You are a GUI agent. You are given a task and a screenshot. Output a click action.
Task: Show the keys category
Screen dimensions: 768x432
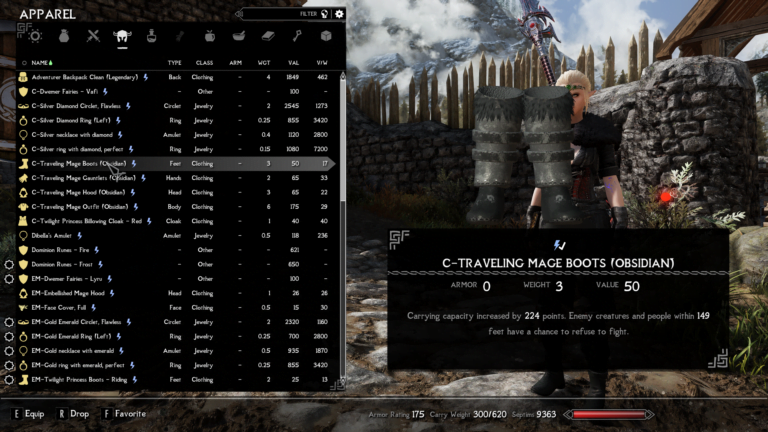(x=297, y=36)
